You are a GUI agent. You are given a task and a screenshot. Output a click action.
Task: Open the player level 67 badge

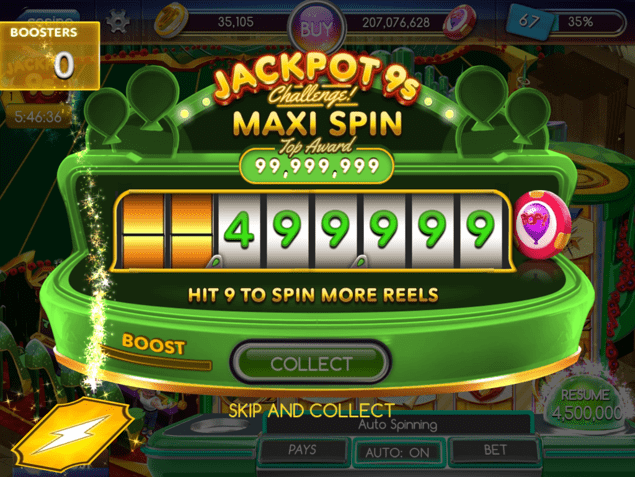529,20
